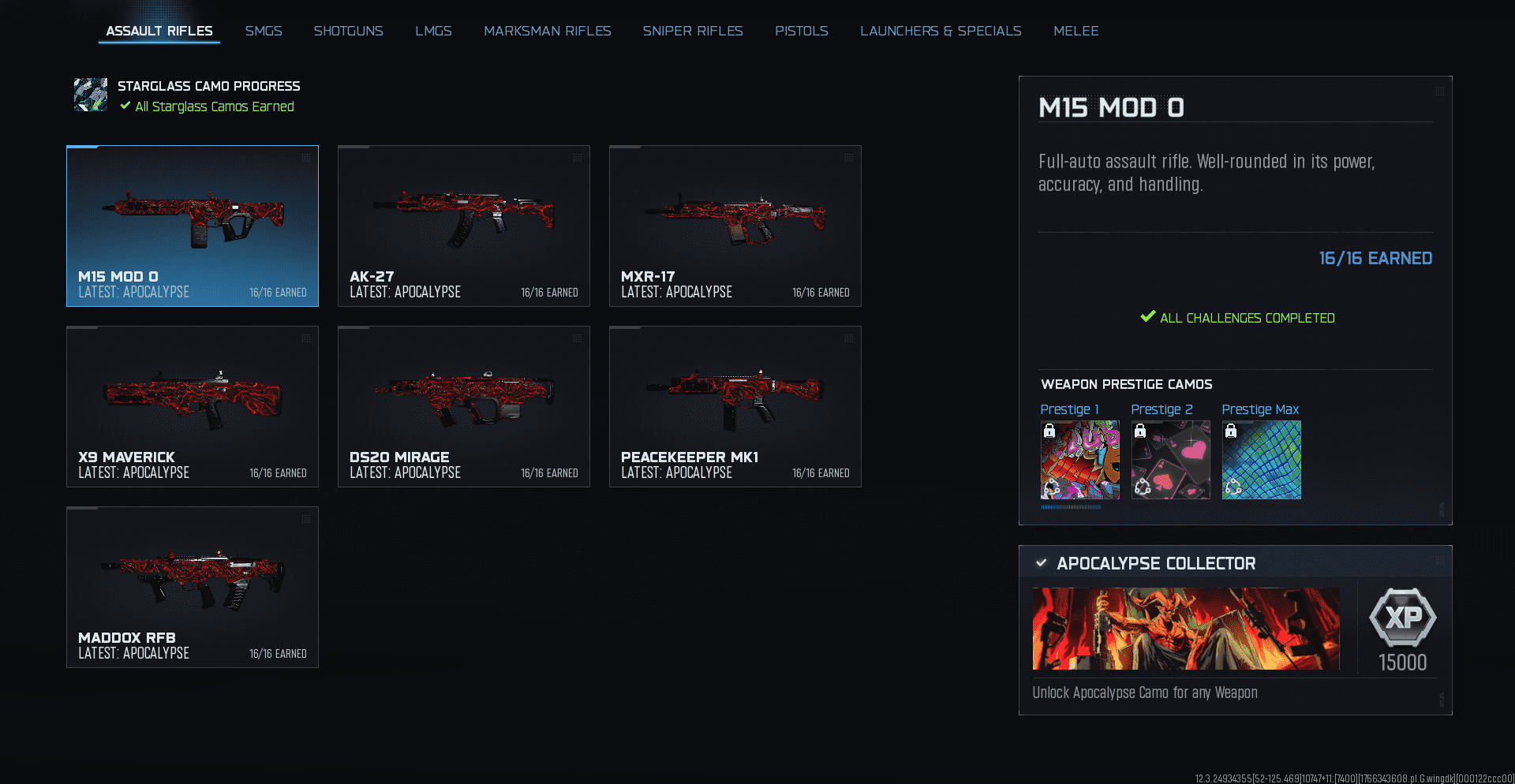
Task: Click the checkmark on the Apocalypse Collector header
Action: click(1042, 563)
